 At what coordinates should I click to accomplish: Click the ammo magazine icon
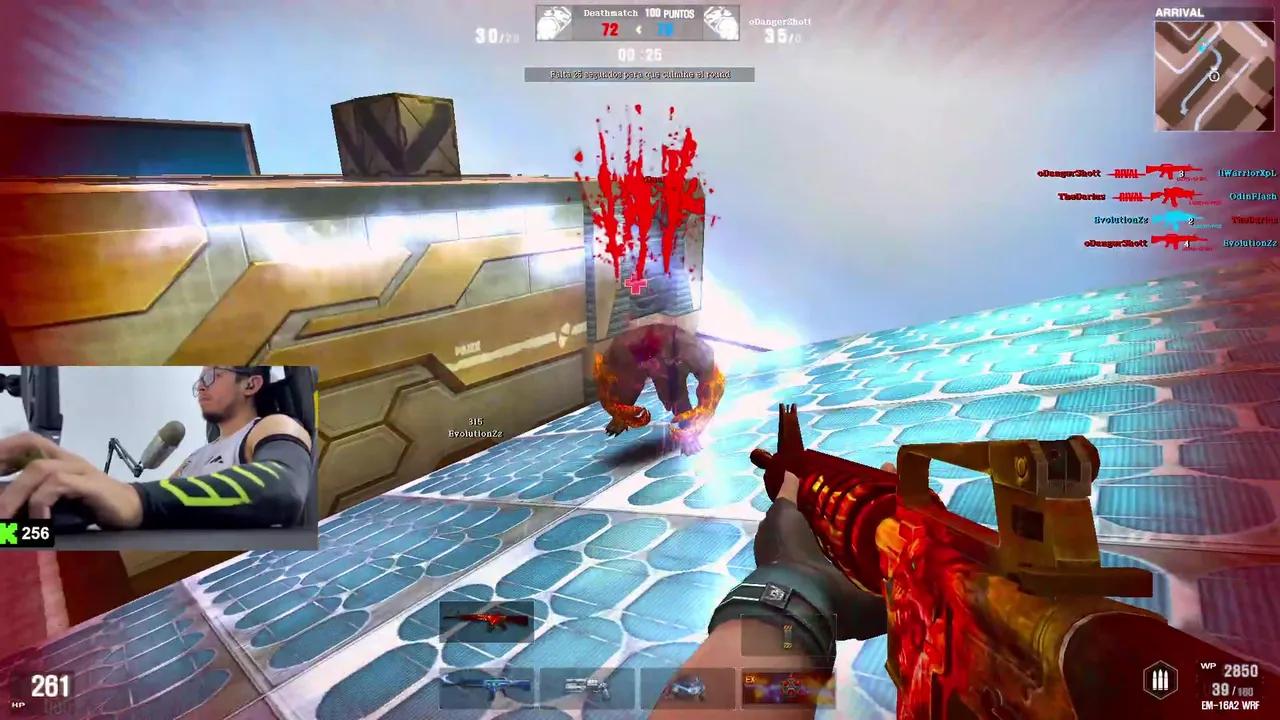pyautogui.click(x=1160, y=681)
